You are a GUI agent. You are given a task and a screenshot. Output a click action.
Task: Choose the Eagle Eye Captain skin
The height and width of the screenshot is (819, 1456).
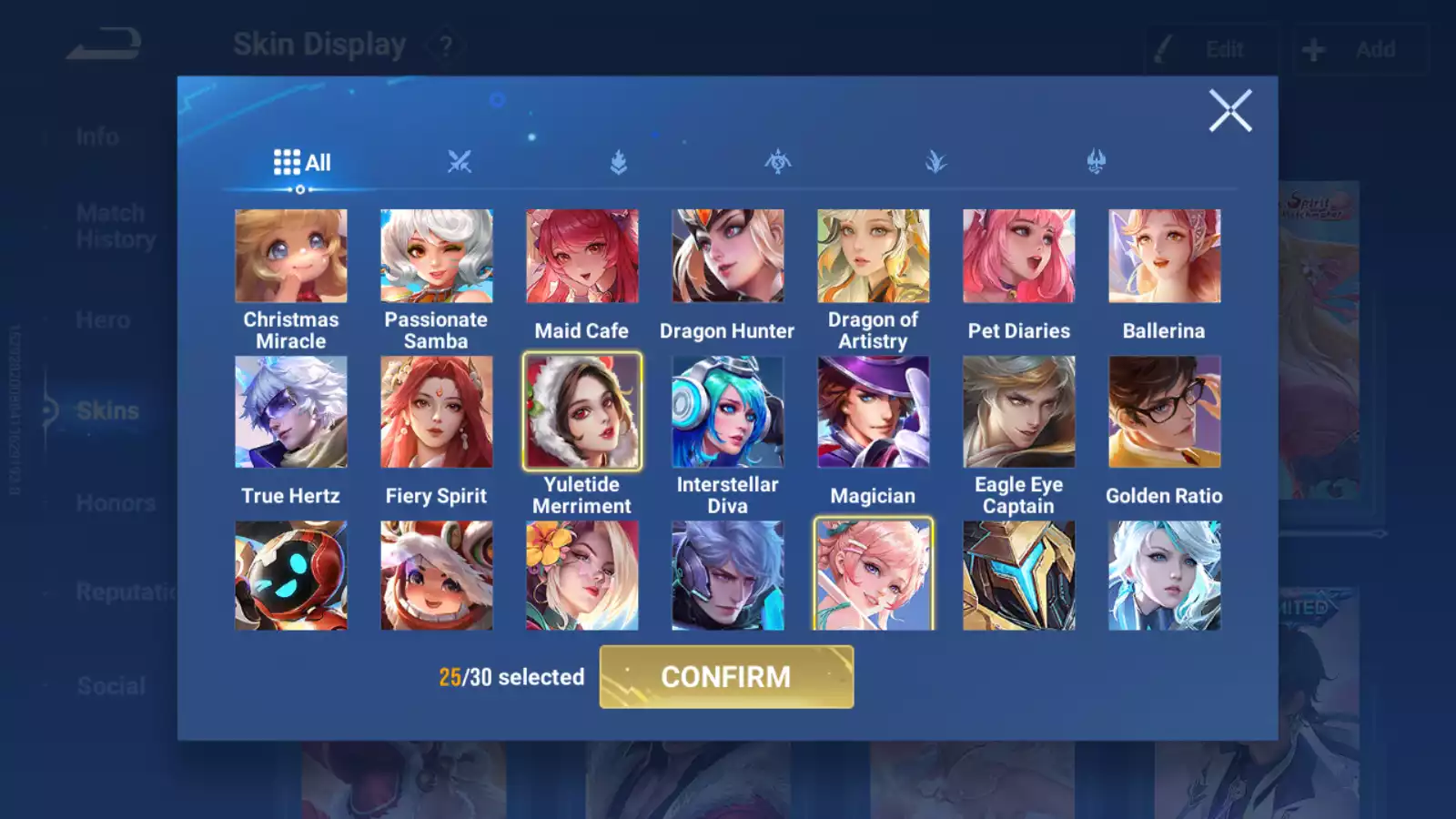point(1019,411)
